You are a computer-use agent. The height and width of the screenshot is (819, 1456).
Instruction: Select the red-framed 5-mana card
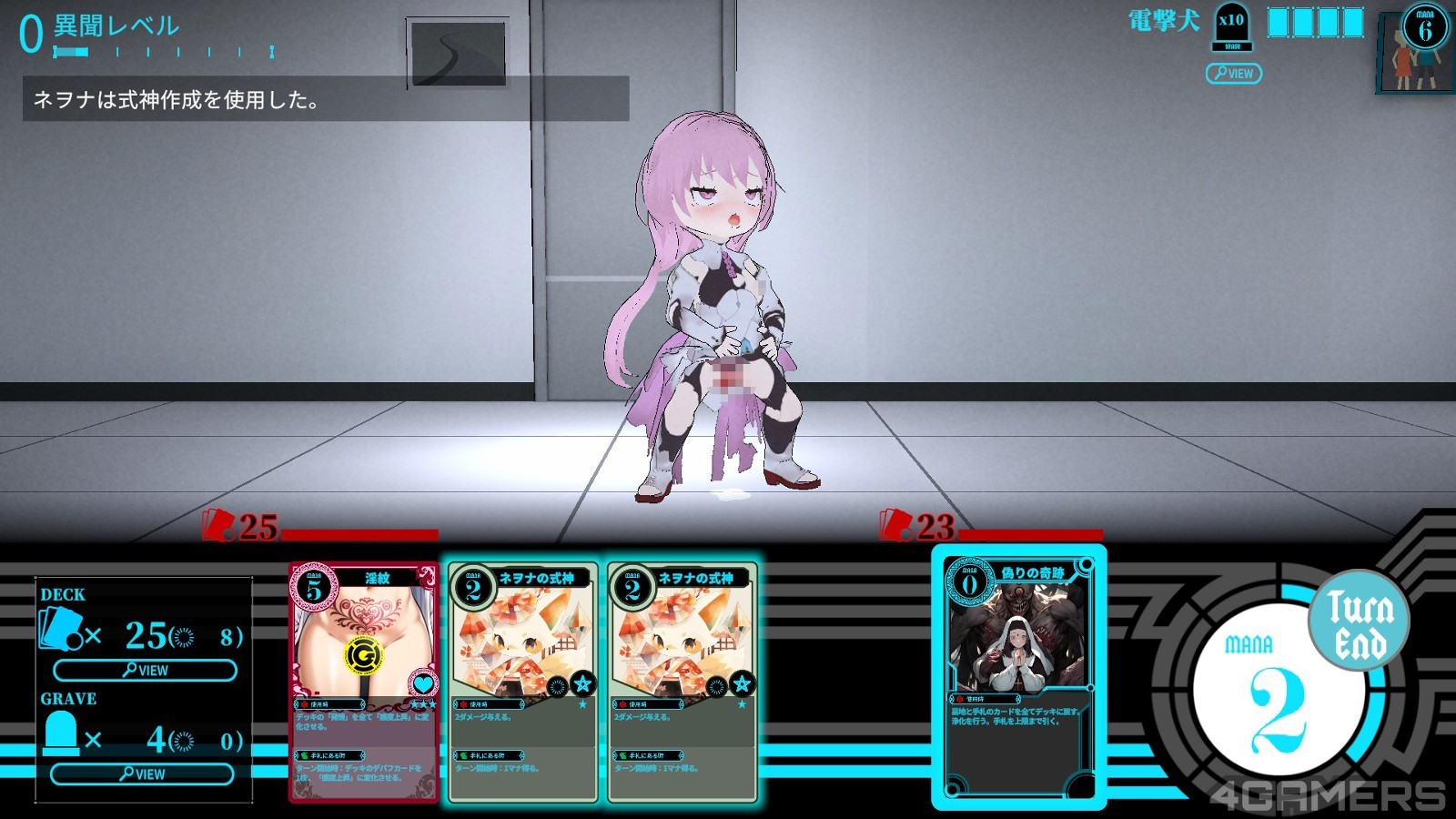pos(363,682)
